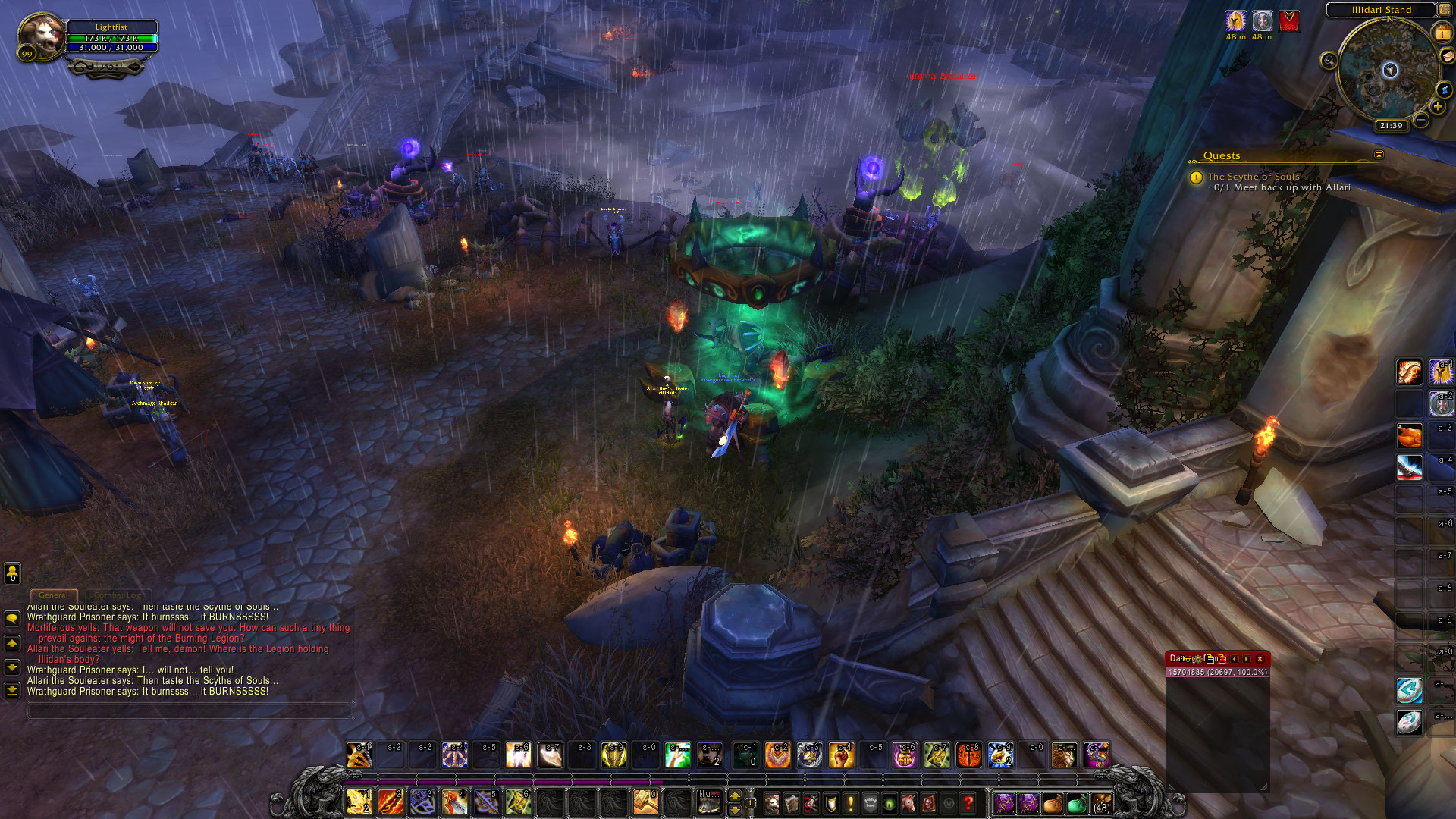Use the blue arrow hearthstone icon
The image size is (1456, 819).
(1409, 690)
